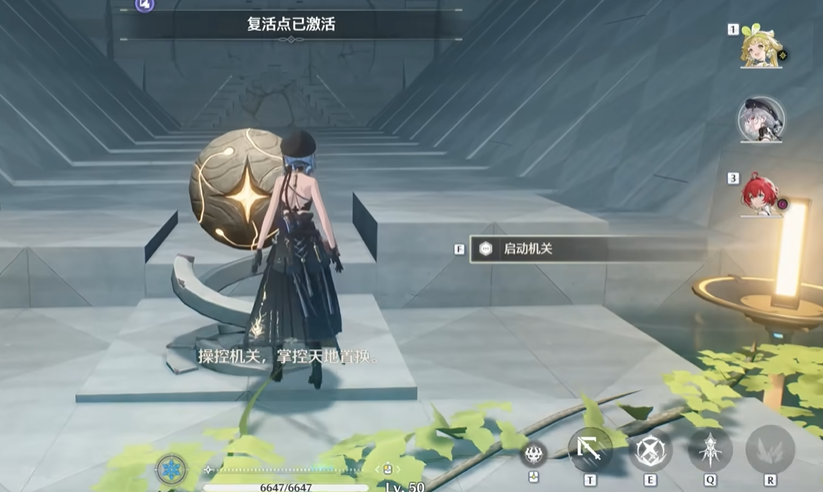Image resolution: width=823 pixels, height=492 pixels.
Task: Switch to the red-haired party member portrait
Action: pos(760,194)
